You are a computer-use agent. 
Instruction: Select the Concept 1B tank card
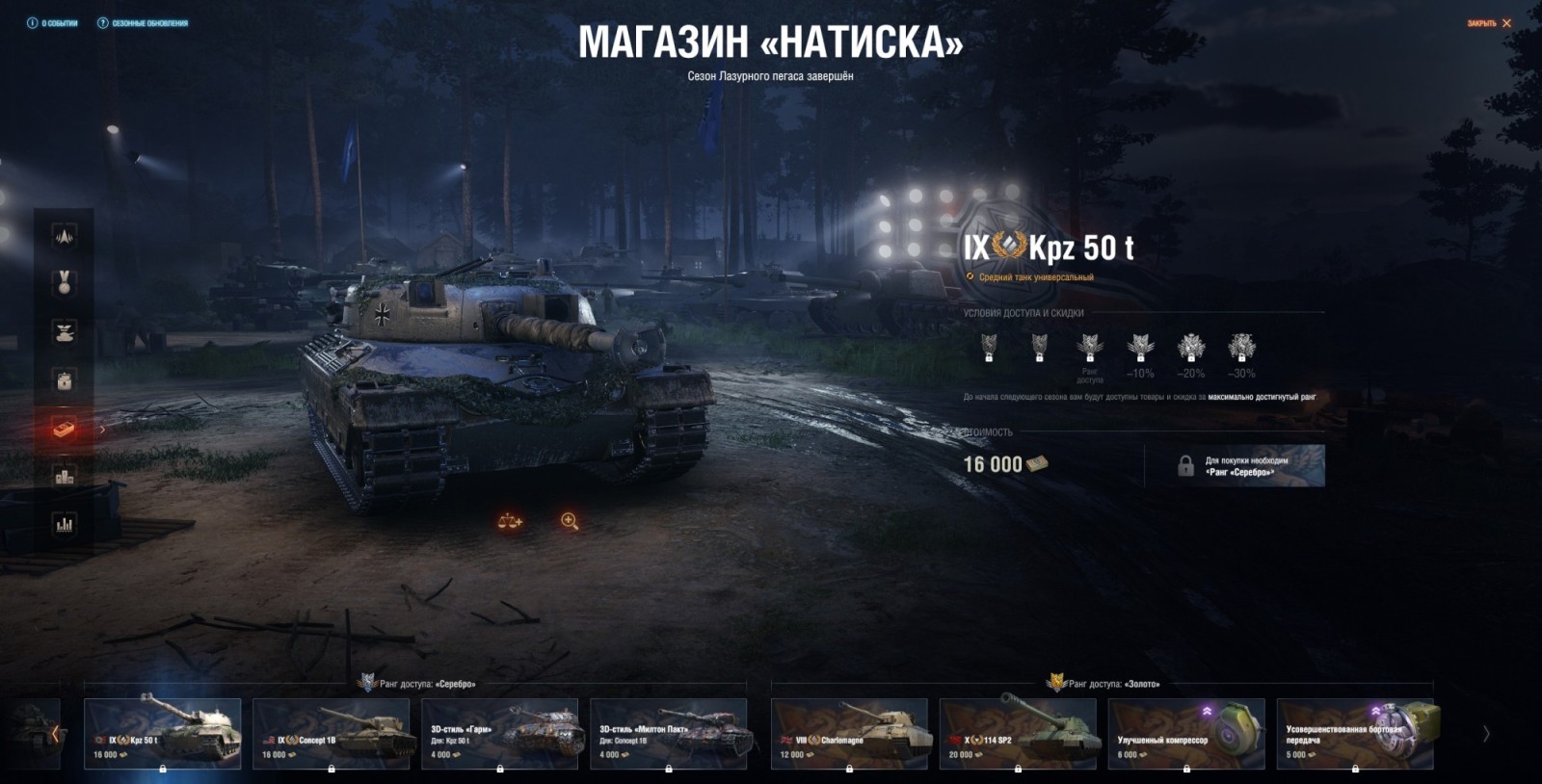[331, 733]
